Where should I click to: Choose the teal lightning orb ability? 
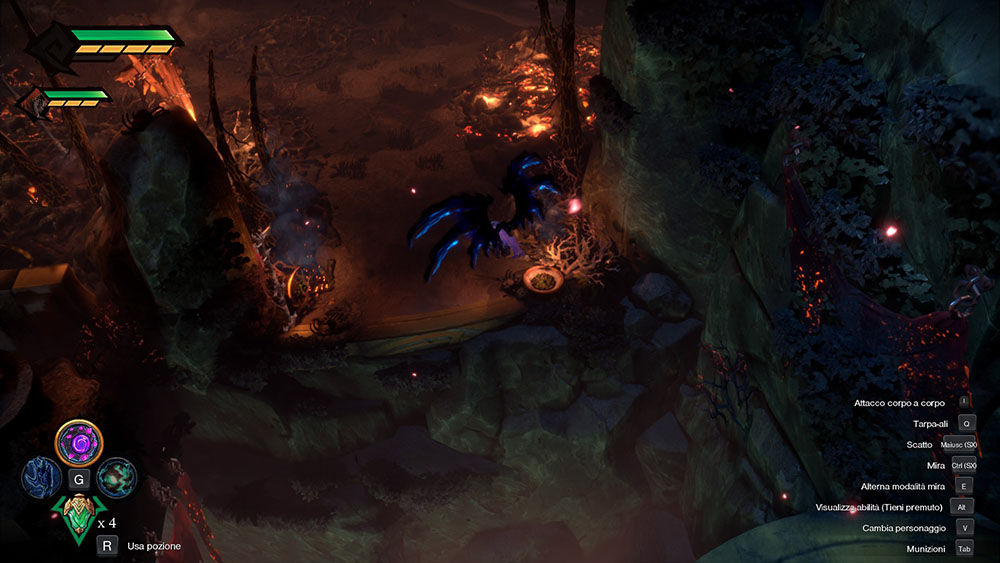(x=116, y=477)
